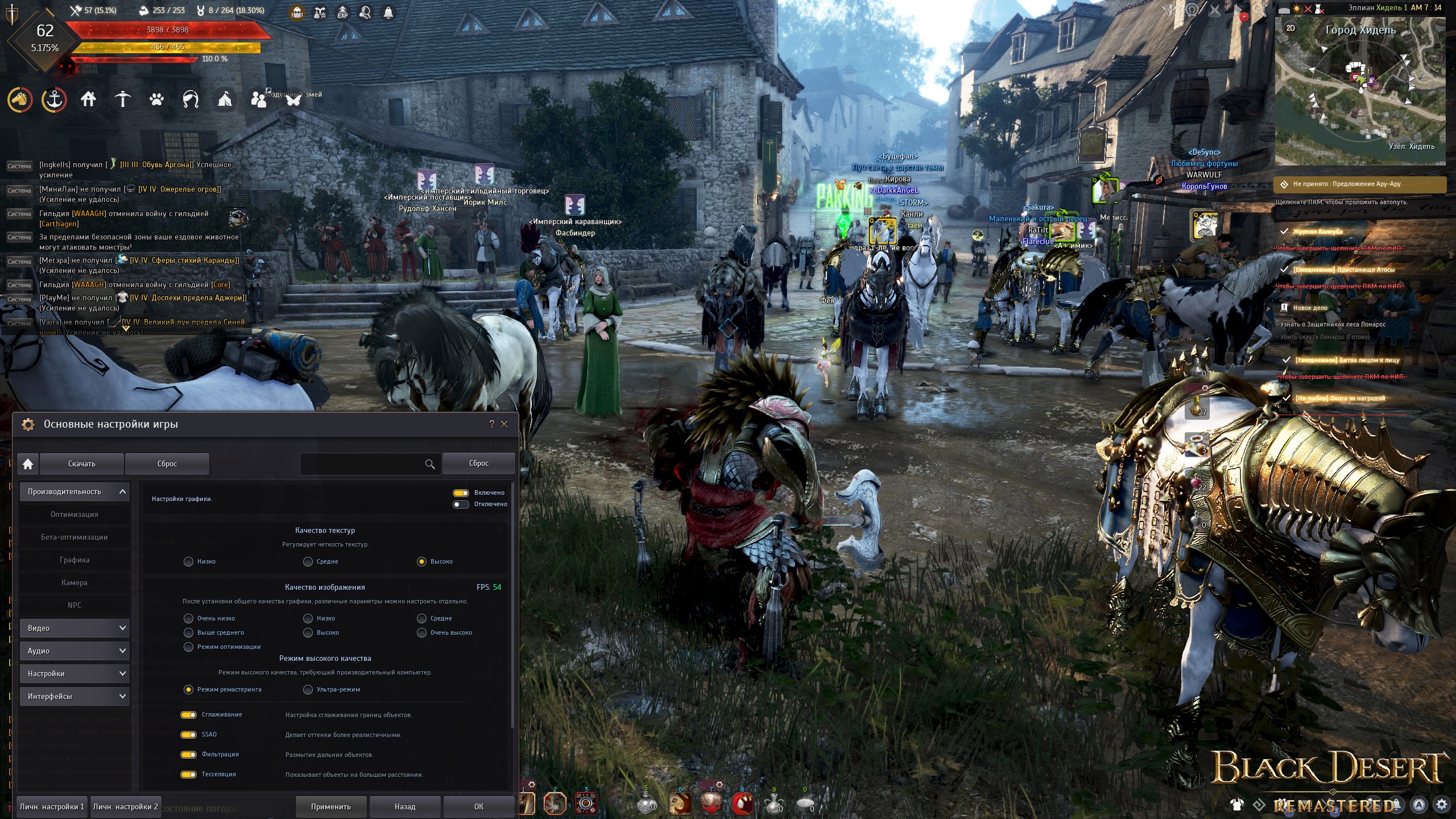The width and height of the screenshot is (1456, 819).
Task: Go to the settings home icon
Action: [x=28, y=464]
